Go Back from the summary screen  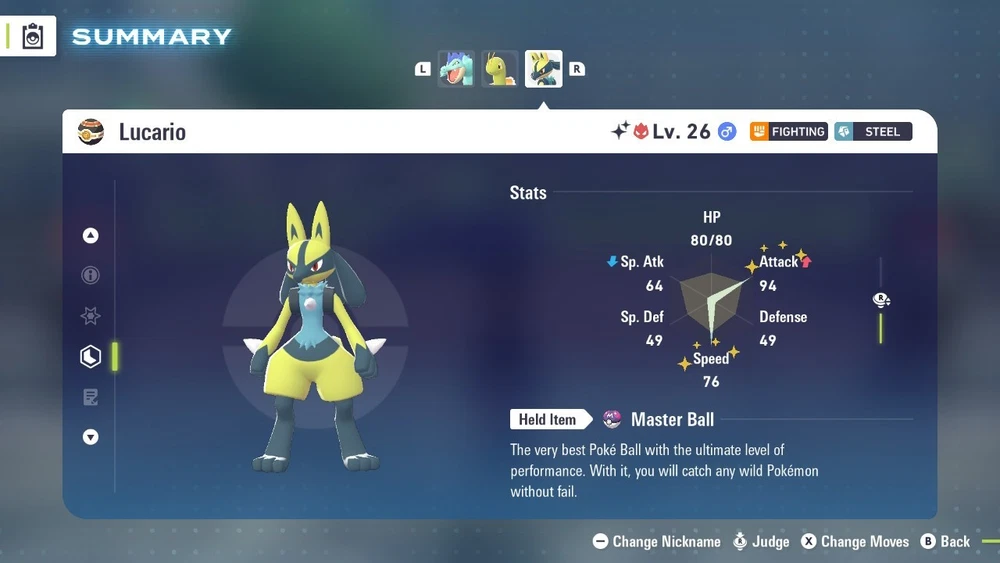click(x=945, y=542)
